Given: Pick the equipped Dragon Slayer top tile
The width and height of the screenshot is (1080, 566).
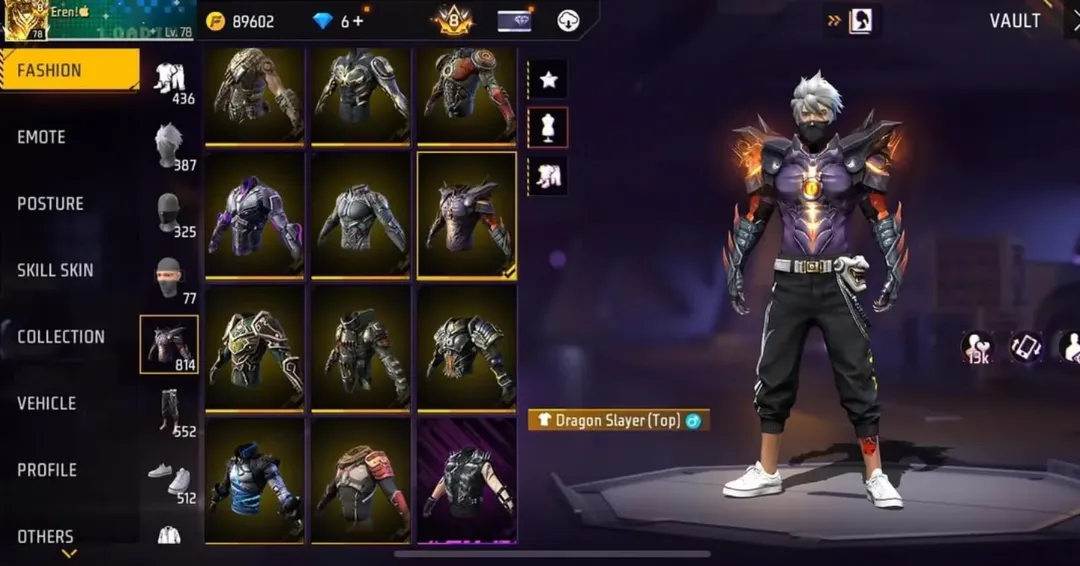Looking at the screenshot, I should click(466, 214).
